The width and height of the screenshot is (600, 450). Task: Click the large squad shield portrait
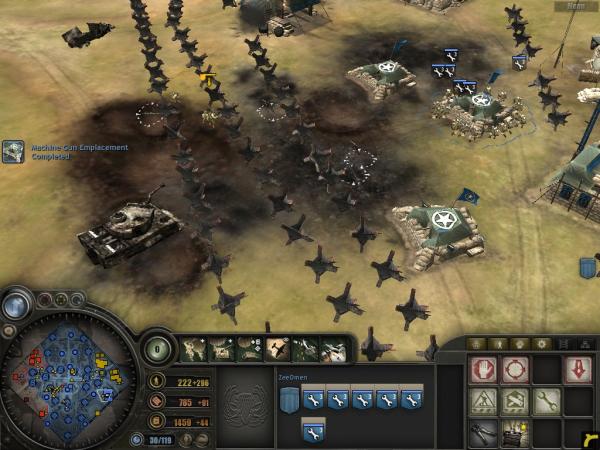[x=288, y=400]
